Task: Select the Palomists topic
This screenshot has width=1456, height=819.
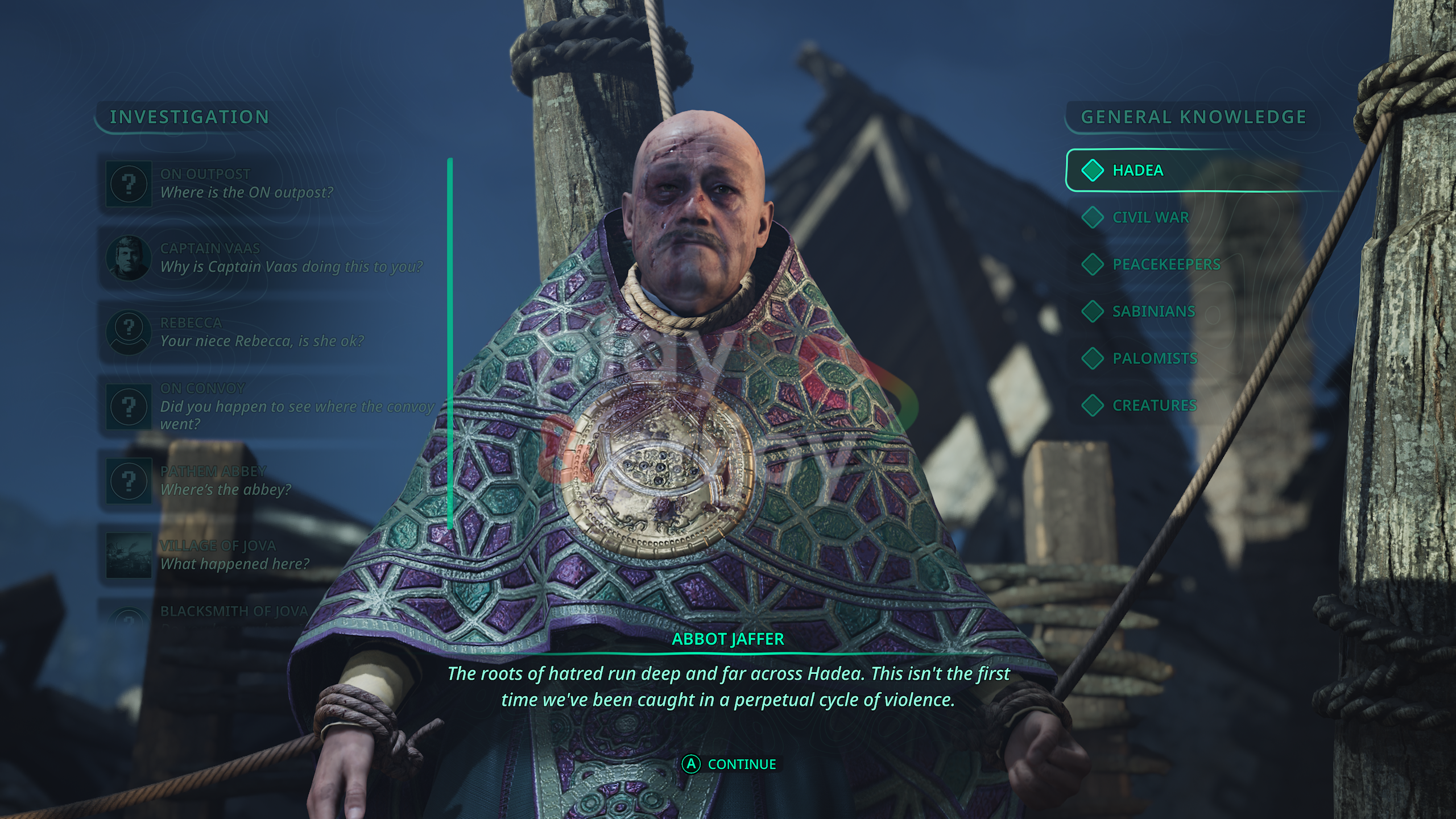Action: tap(1155, 358)
